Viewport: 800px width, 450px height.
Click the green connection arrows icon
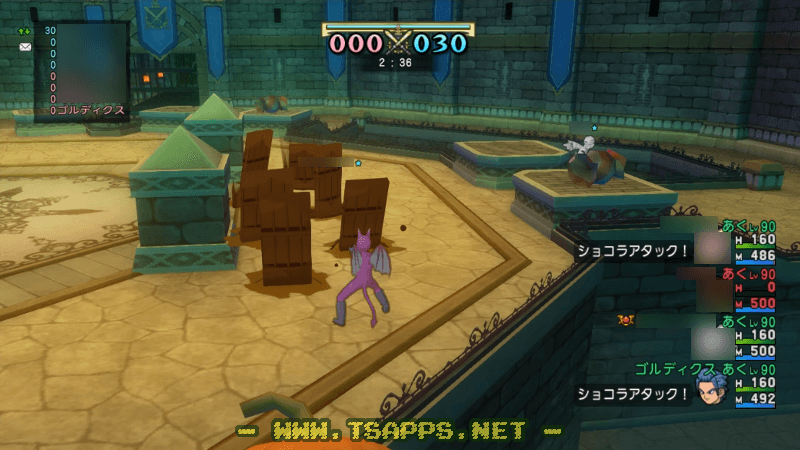point(25,31)
